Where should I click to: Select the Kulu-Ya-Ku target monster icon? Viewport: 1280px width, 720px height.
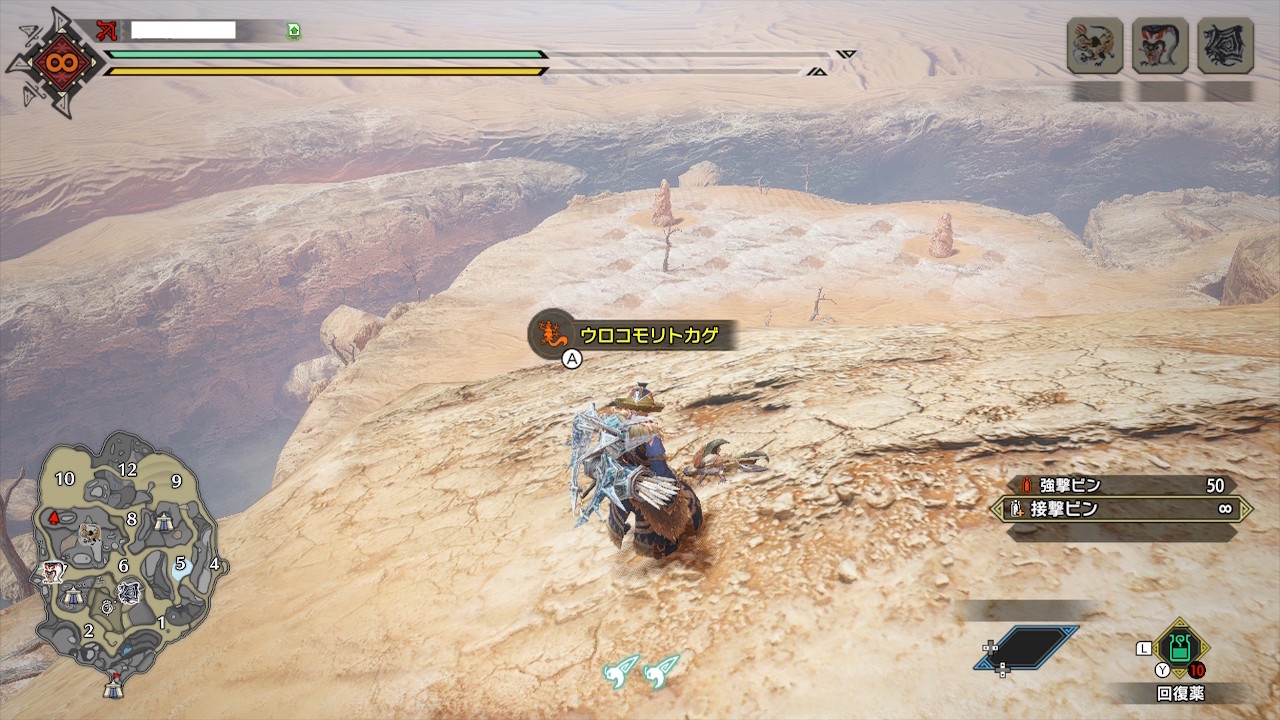1094,46
